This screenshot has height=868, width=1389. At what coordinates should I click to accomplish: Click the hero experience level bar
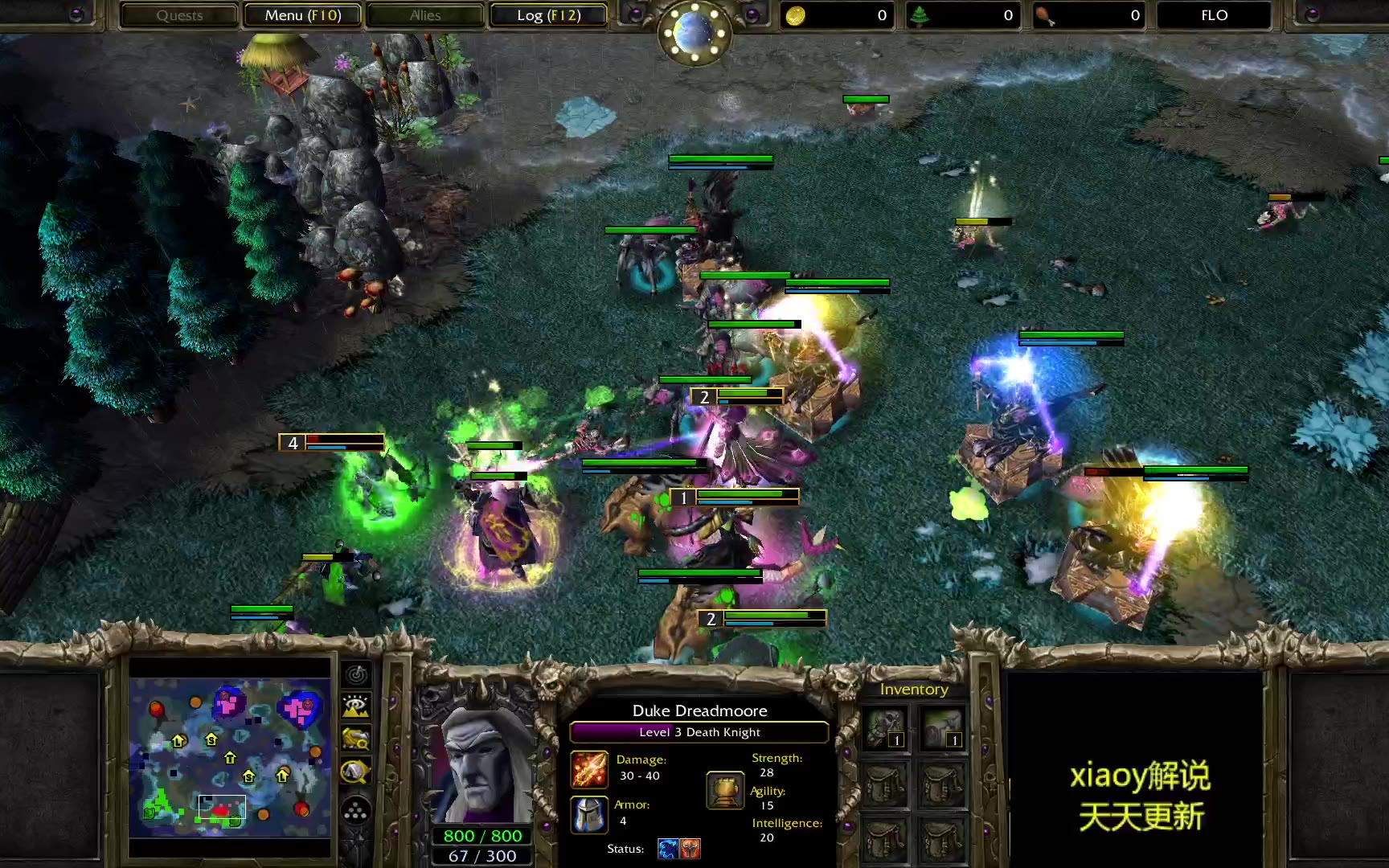[x=699, y=732]
